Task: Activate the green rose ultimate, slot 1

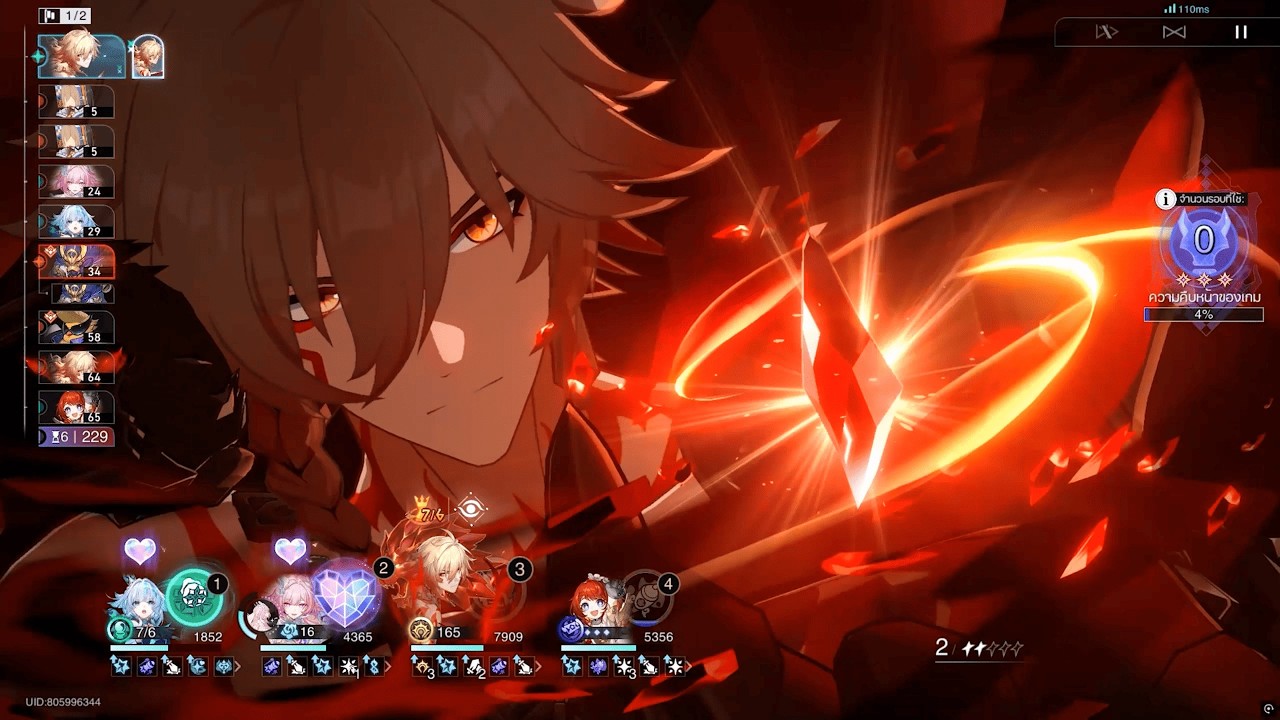Action: tap(194, 597)
